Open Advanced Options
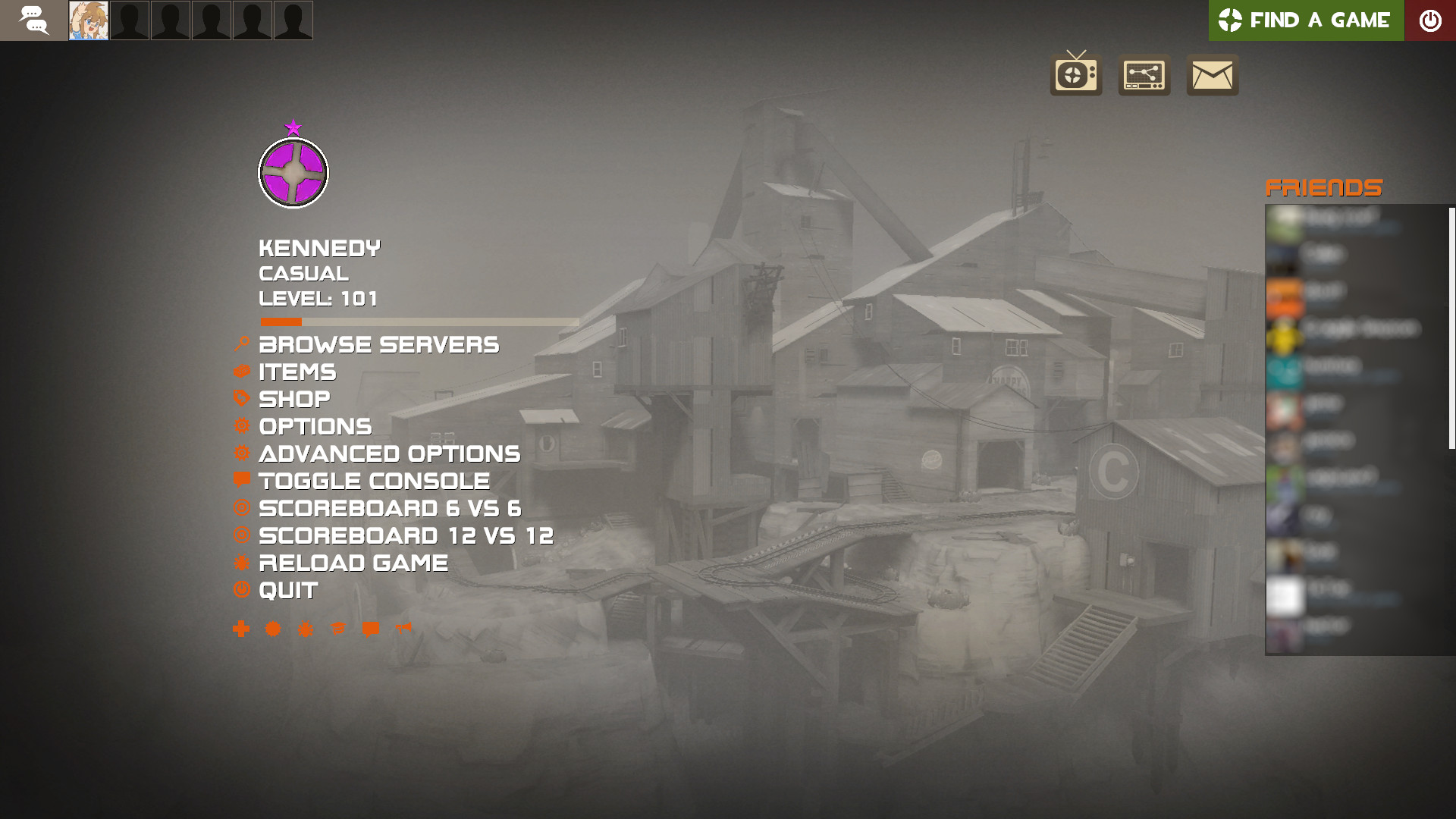Image resolution: width=1456 pixels, height=819 pixels. coord(390,453)
